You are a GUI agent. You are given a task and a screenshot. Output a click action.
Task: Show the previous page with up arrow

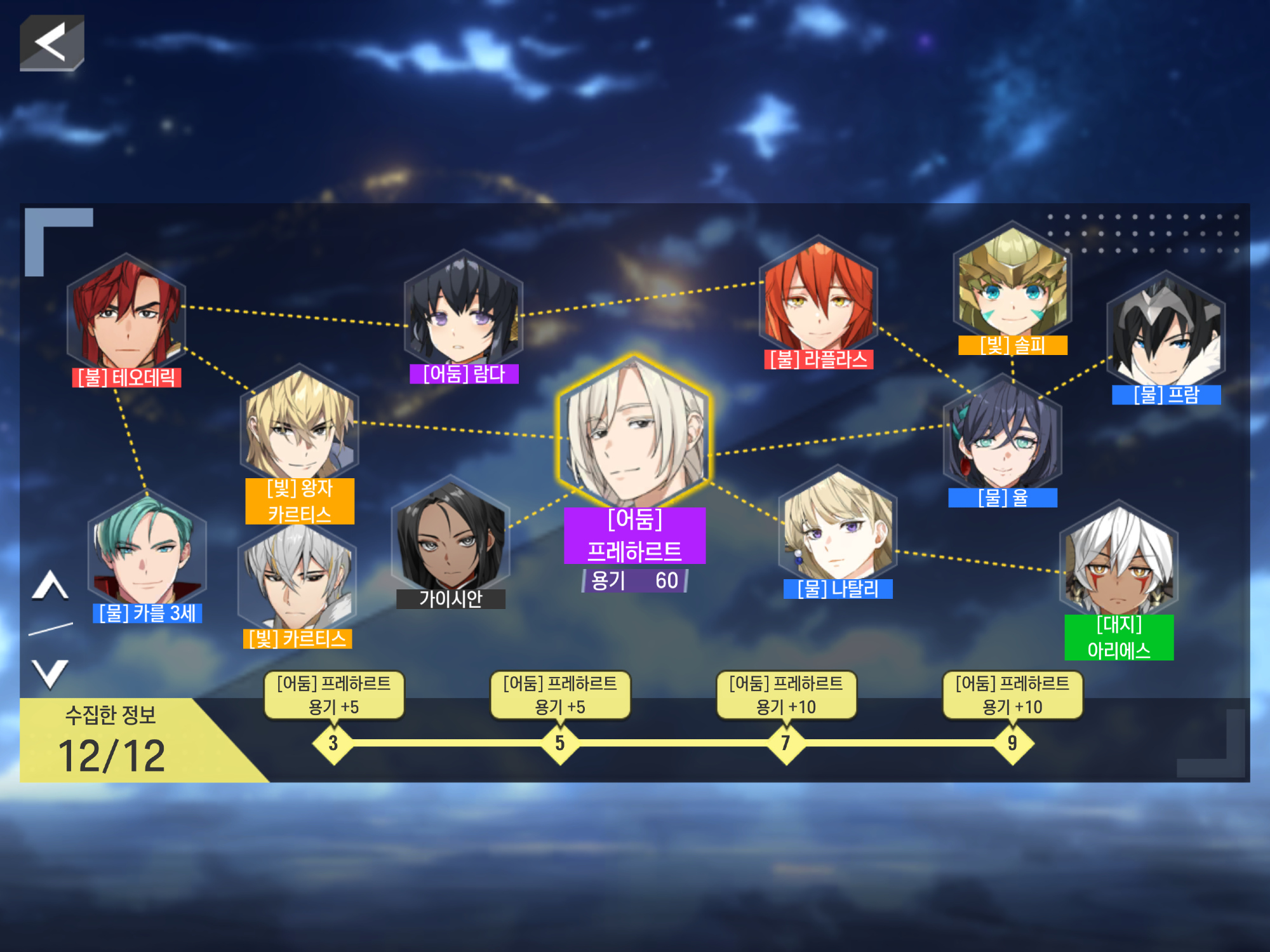[50, 586]
